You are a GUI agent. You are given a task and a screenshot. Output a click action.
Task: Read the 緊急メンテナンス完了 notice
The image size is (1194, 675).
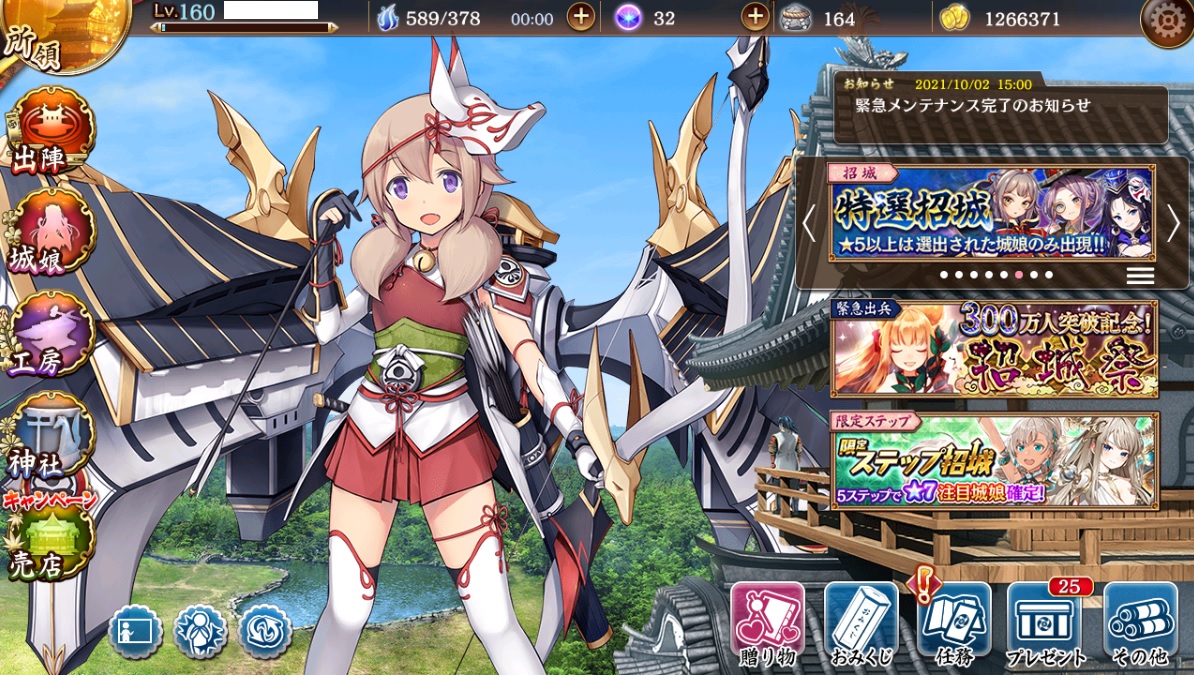pyautogui.click(x=1000, y=106)
